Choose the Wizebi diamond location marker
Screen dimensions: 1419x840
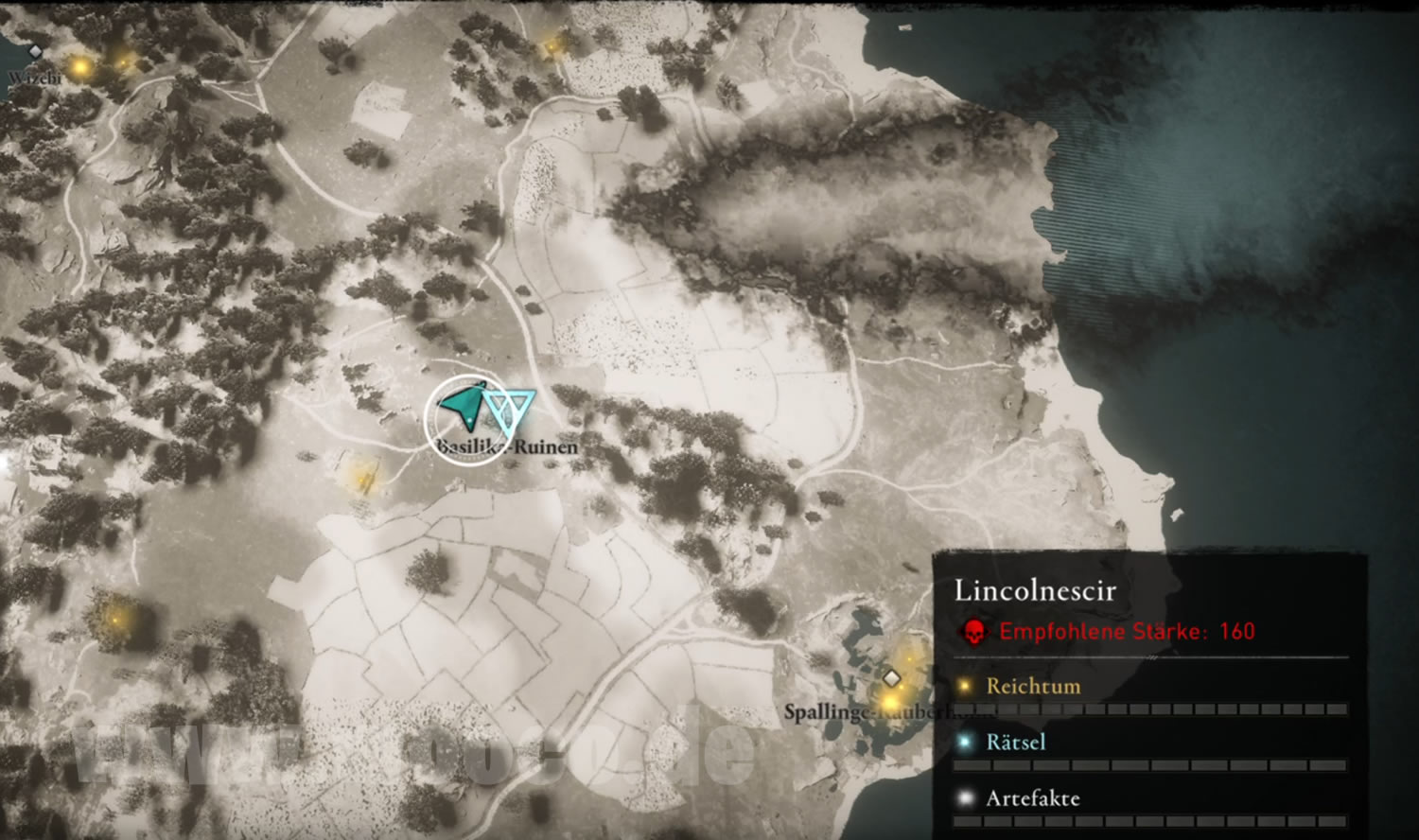pos(35,52)
